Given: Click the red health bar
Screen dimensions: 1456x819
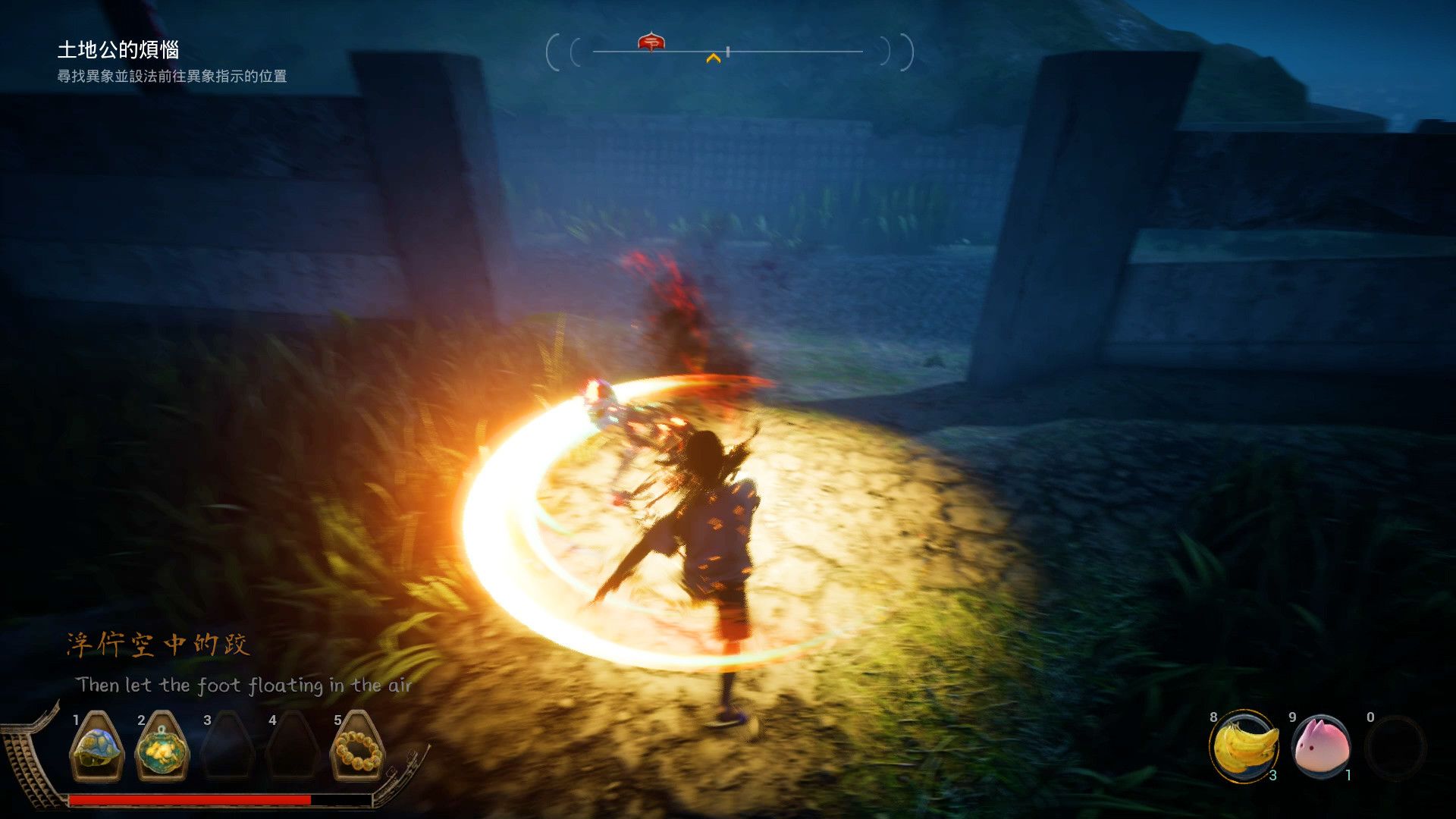Looking at the screenshot, I should [190, 799].
